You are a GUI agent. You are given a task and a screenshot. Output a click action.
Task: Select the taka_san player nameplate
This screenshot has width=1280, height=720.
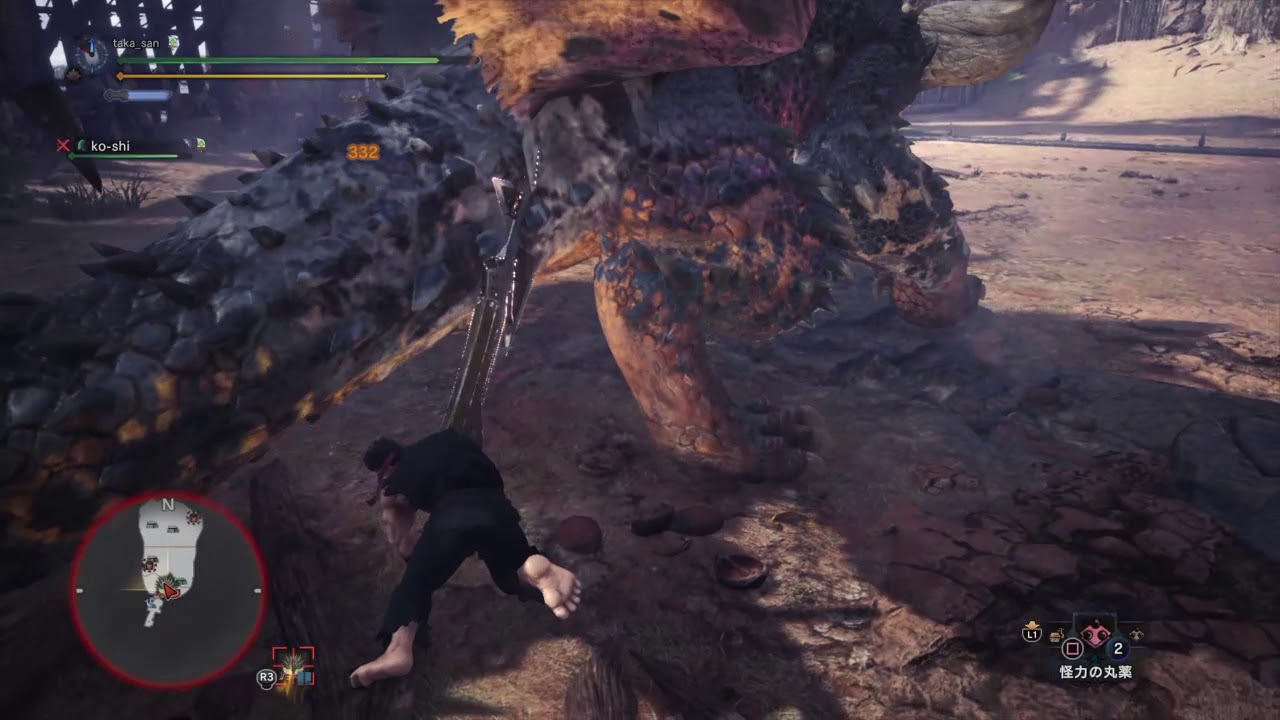click(x=135, y=43)
